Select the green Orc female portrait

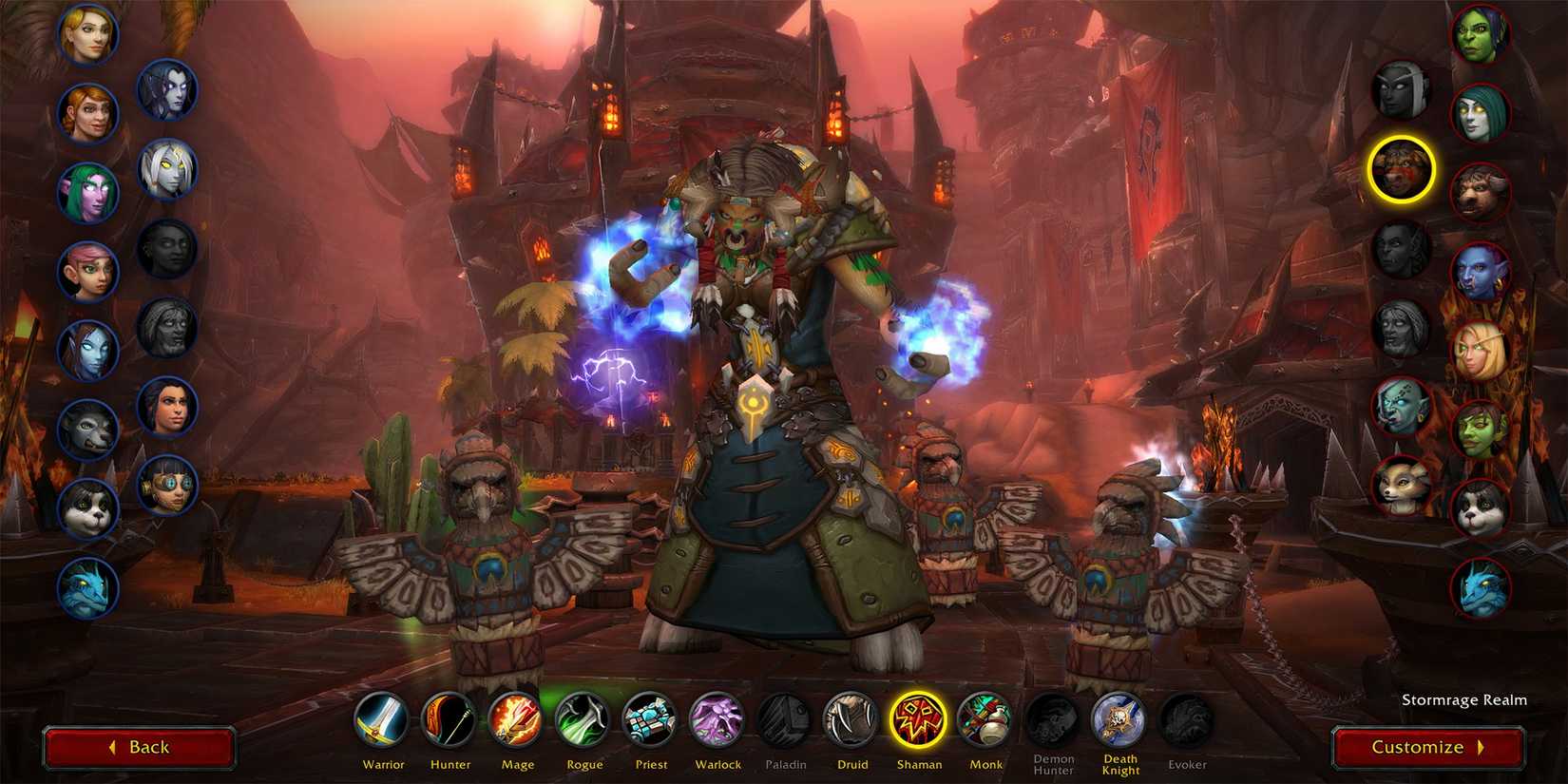1481,35
